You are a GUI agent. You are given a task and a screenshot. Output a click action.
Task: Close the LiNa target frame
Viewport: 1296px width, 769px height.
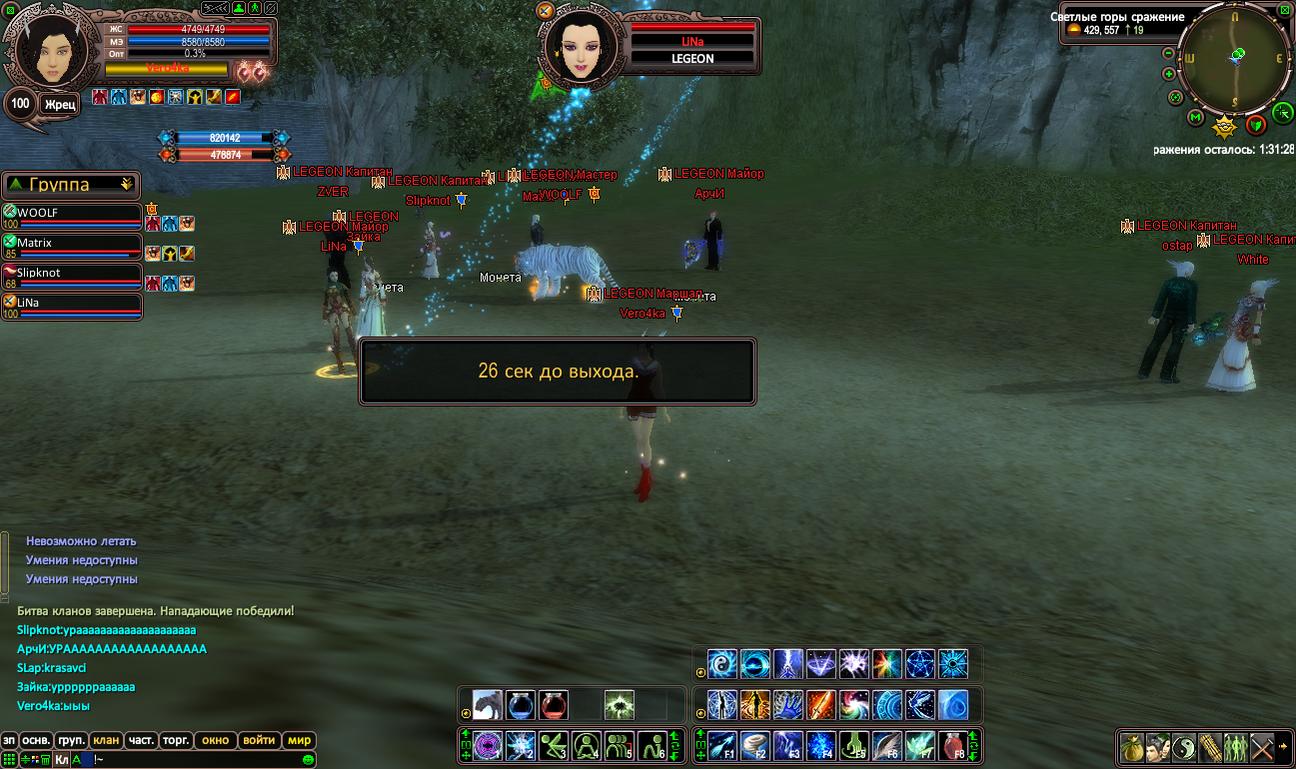(x=545, y=11)
